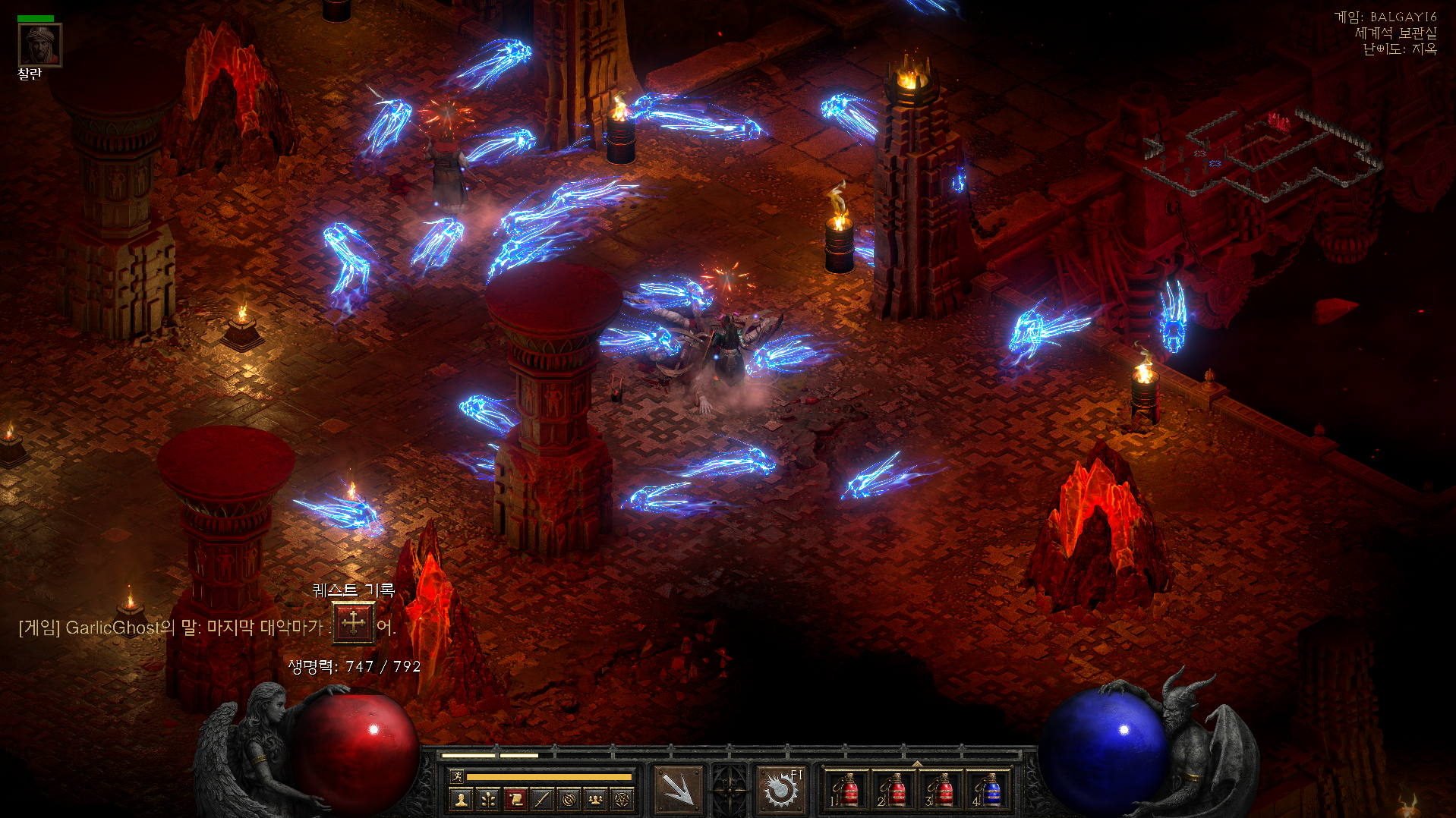Open the game menu pentagram icon

tap(622, 799)
